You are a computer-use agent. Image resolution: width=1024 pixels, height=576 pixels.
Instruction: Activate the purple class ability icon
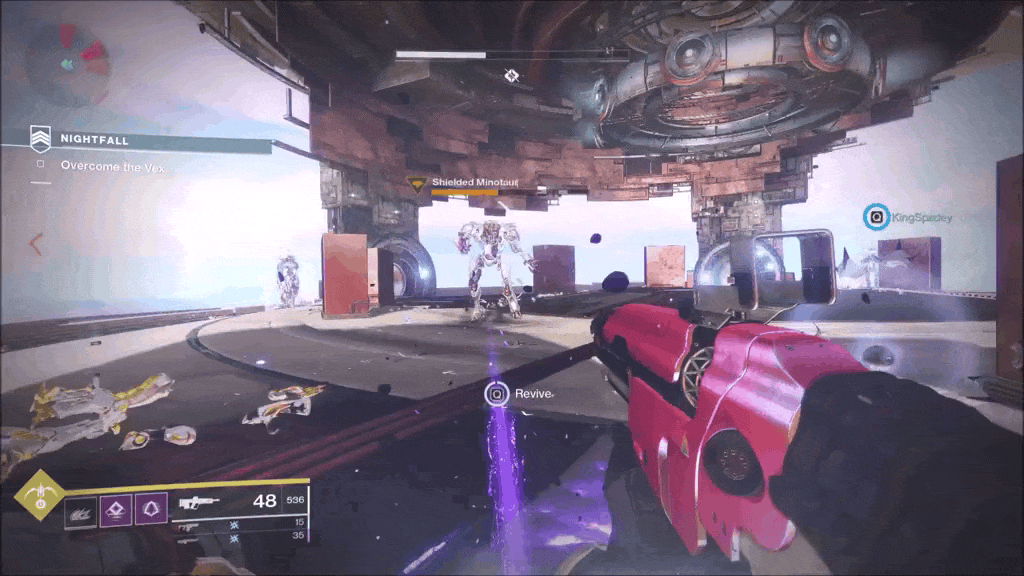click(151, 511)
